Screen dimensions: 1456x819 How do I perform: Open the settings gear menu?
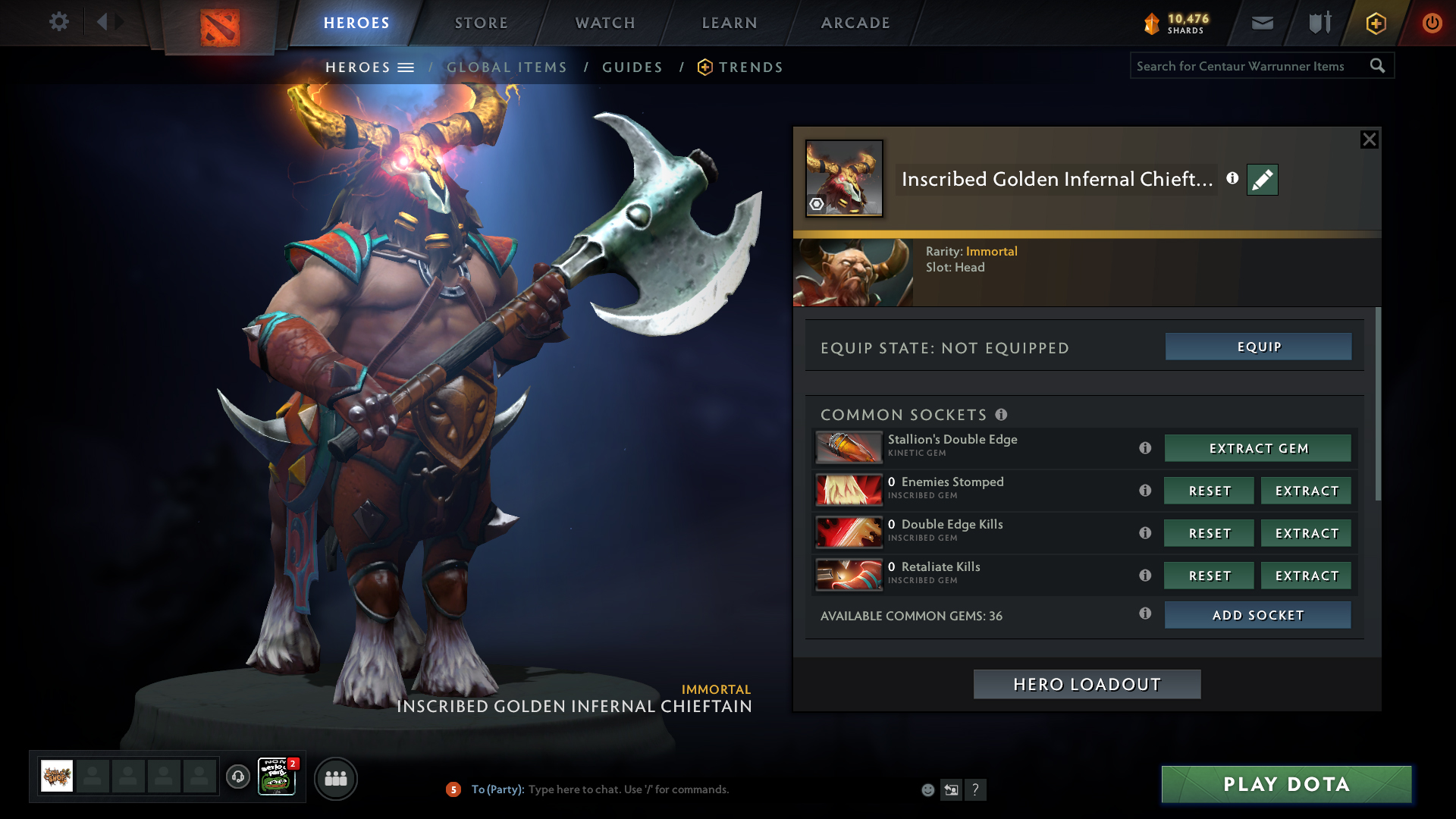click(x=58, y=22)
